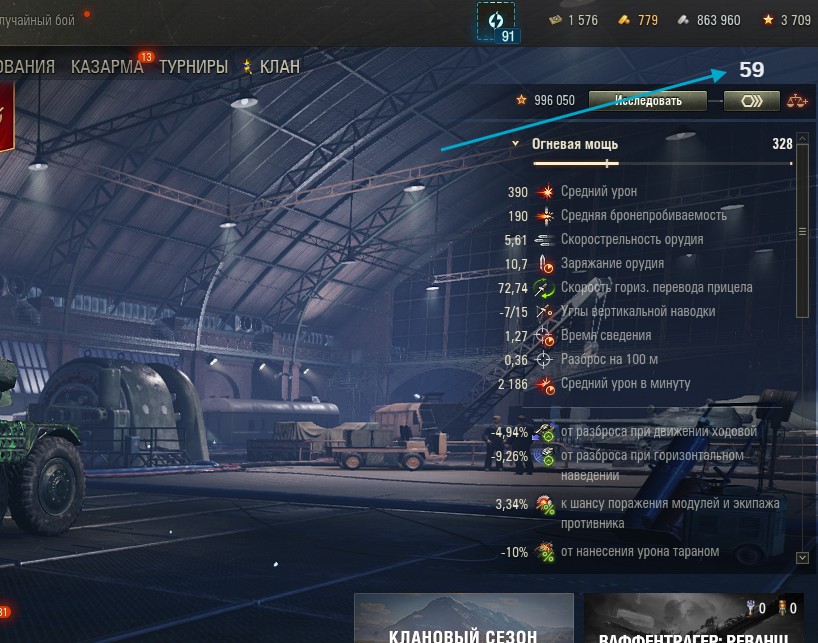Click the free experience counter 3 709

point(786,20)
